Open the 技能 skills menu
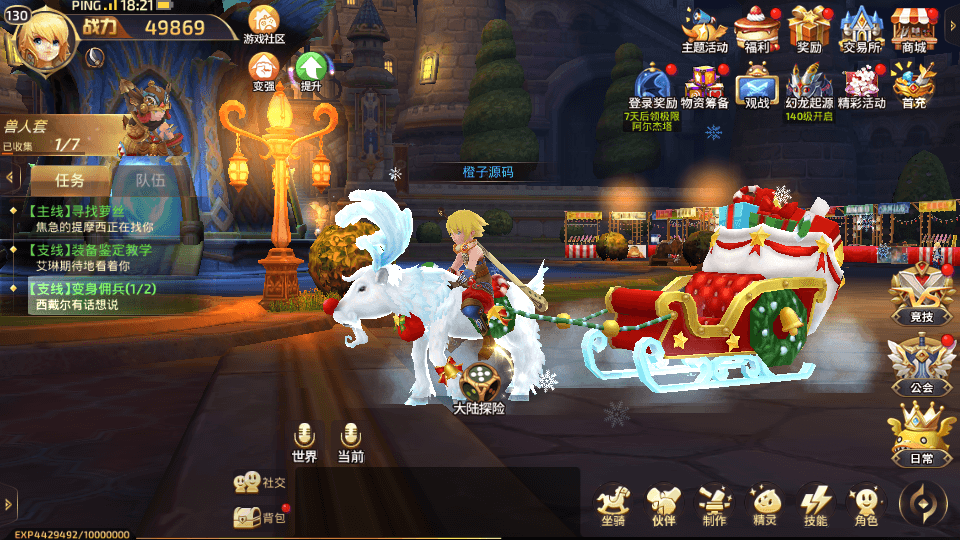 pyautogui.click(x=816, y=505)
